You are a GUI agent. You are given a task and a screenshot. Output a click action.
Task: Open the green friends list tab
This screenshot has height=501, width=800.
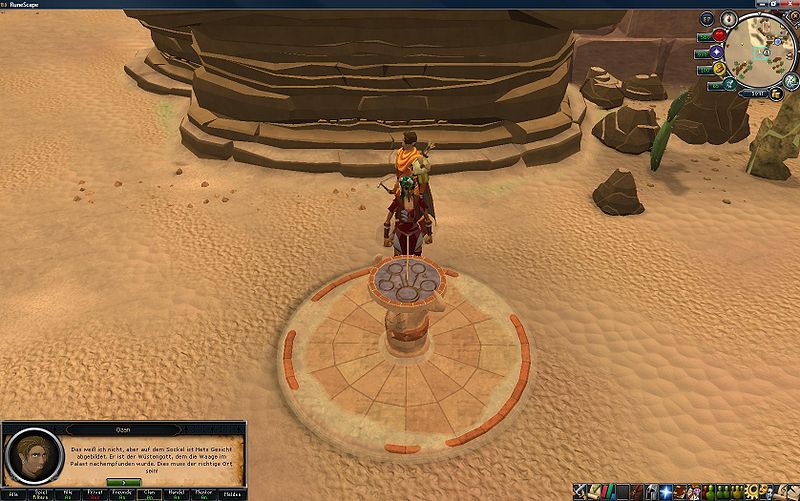pyautogui.click(x=712, y=492)
